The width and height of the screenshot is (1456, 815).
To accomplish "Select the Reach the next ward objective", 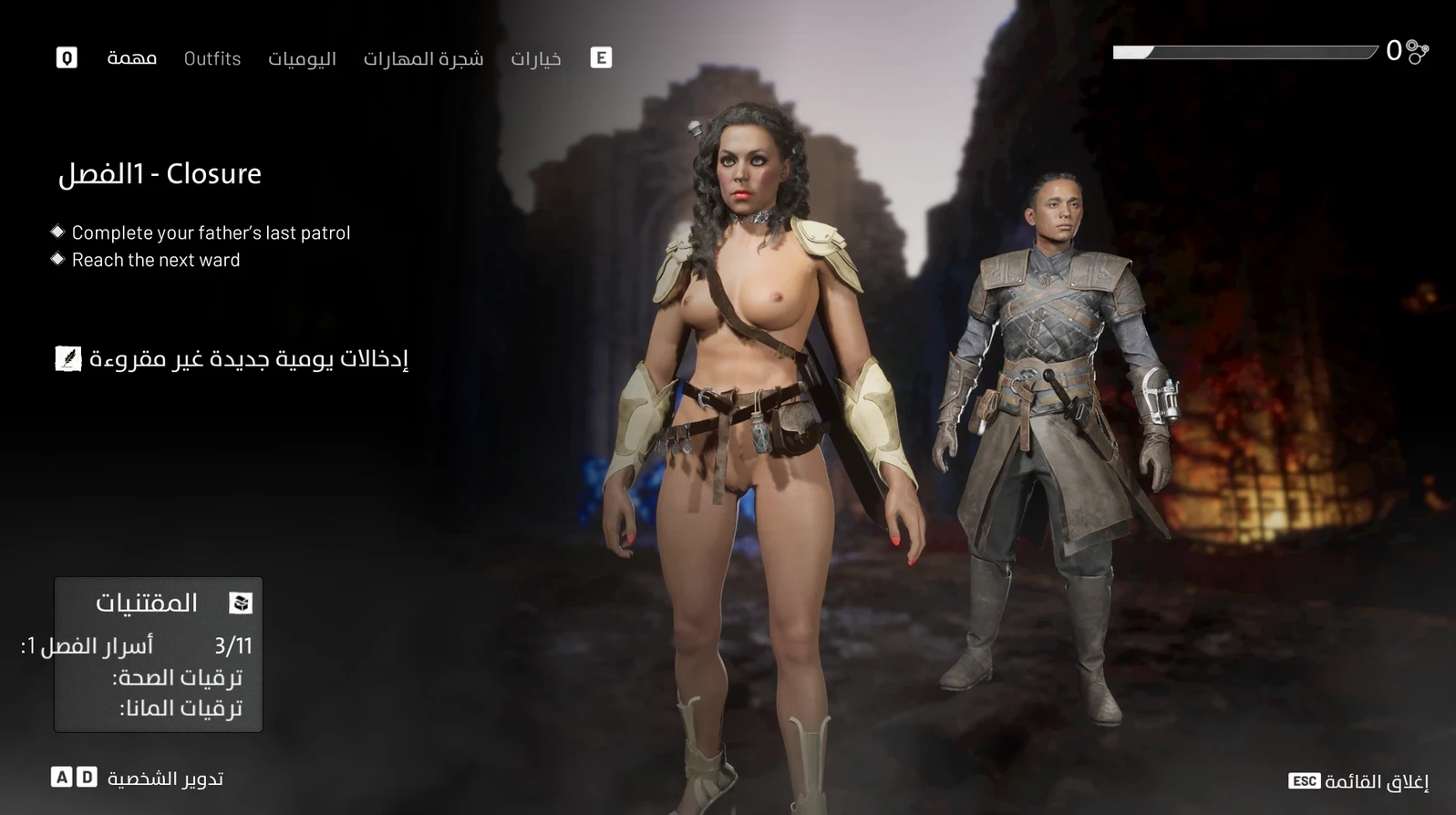I will coord(156,260).
